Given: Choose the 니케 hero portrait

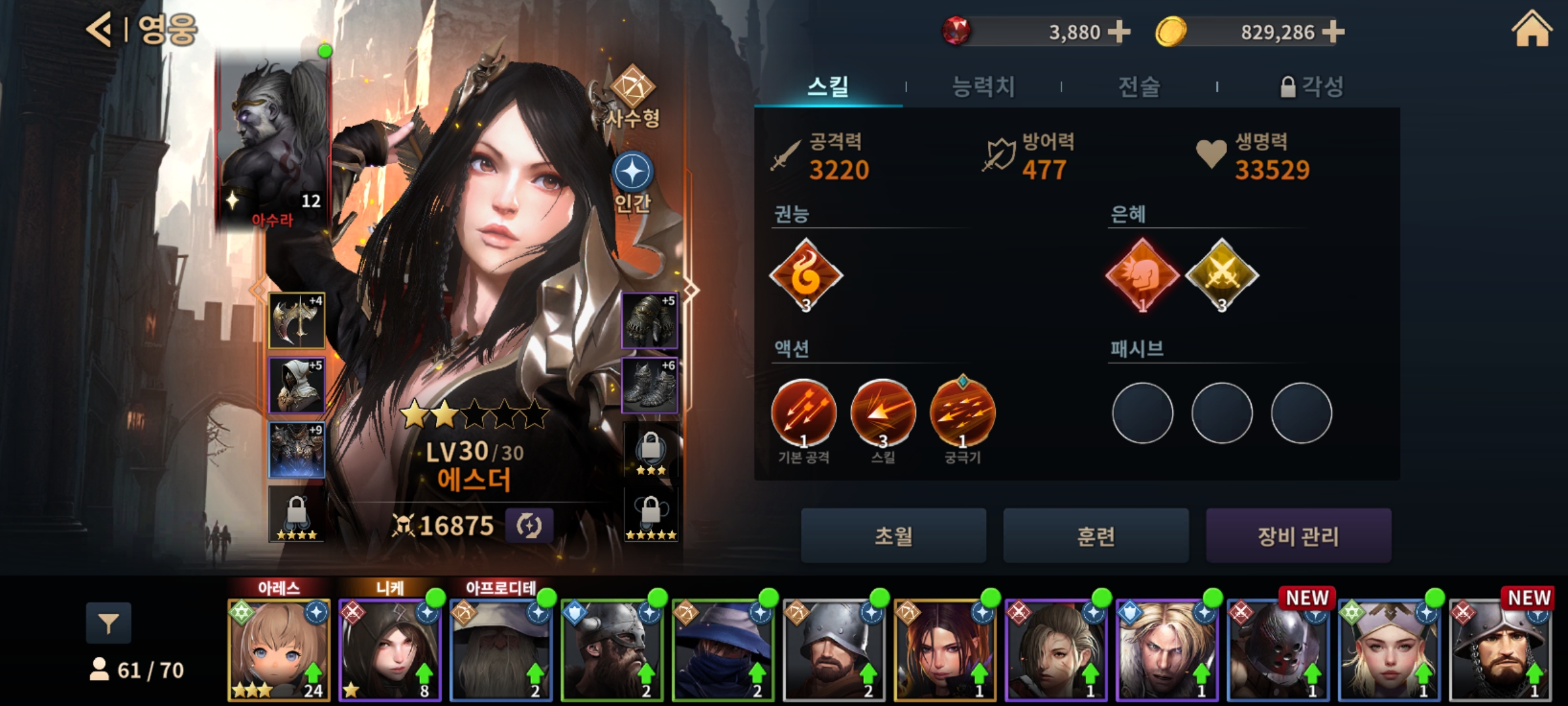Looking at the screenshot, I should coord(390,649).
